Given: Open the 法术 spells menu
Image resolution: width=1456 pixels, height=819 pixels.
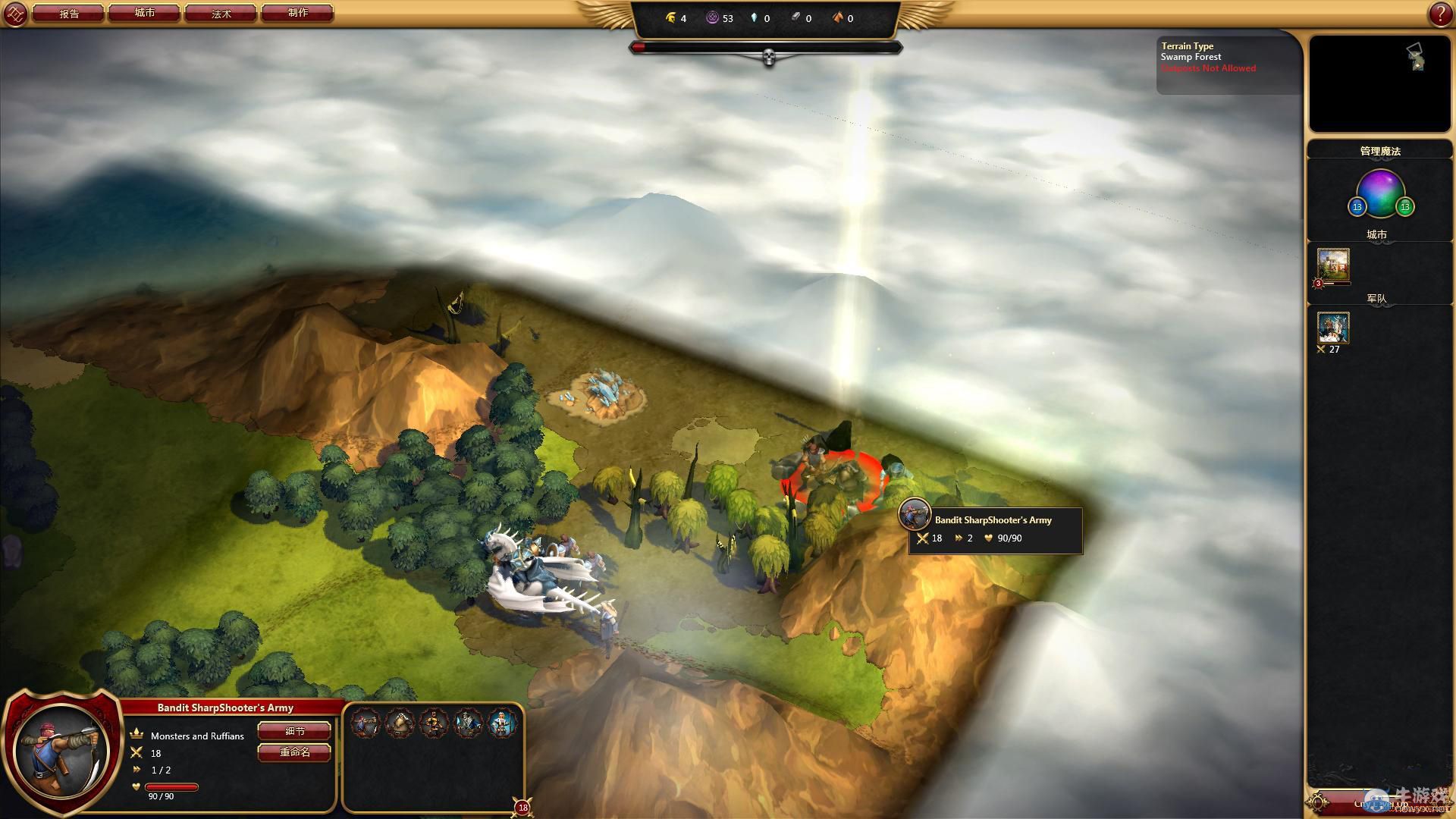Looking at the screenshot, I should (221, 14).
